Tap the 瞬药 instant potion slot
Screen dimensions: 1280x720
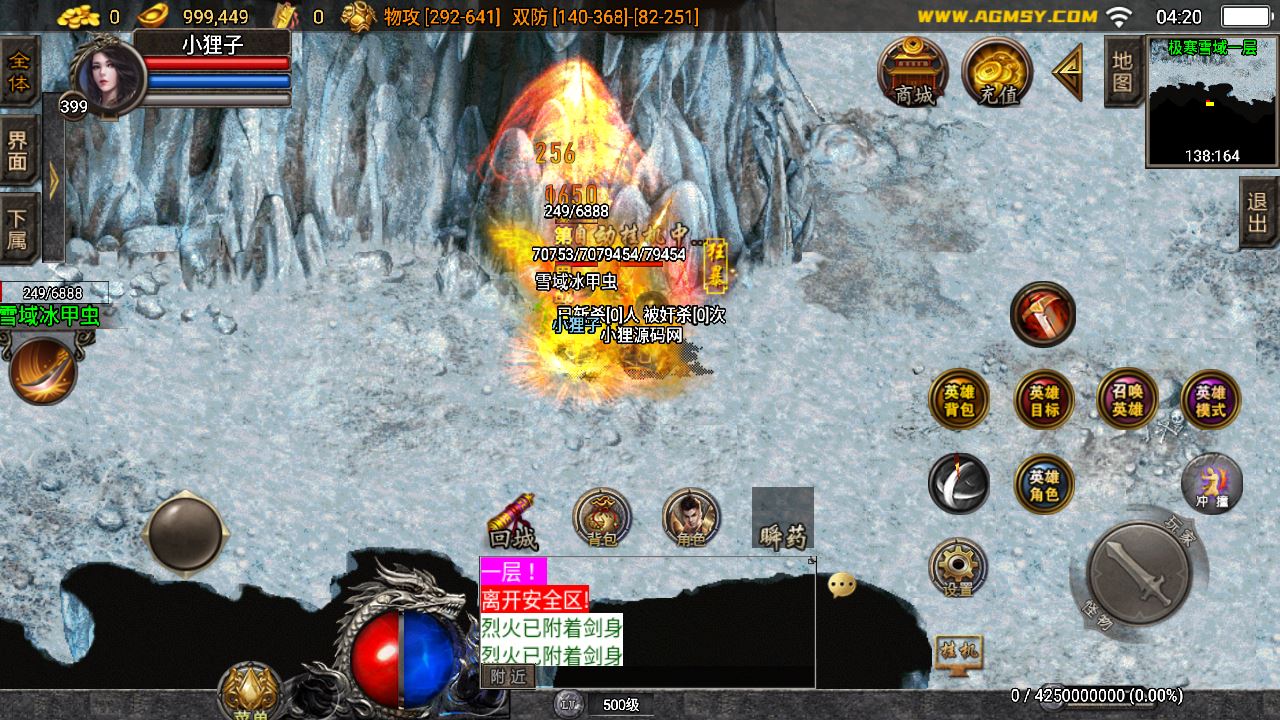point(782,519)
